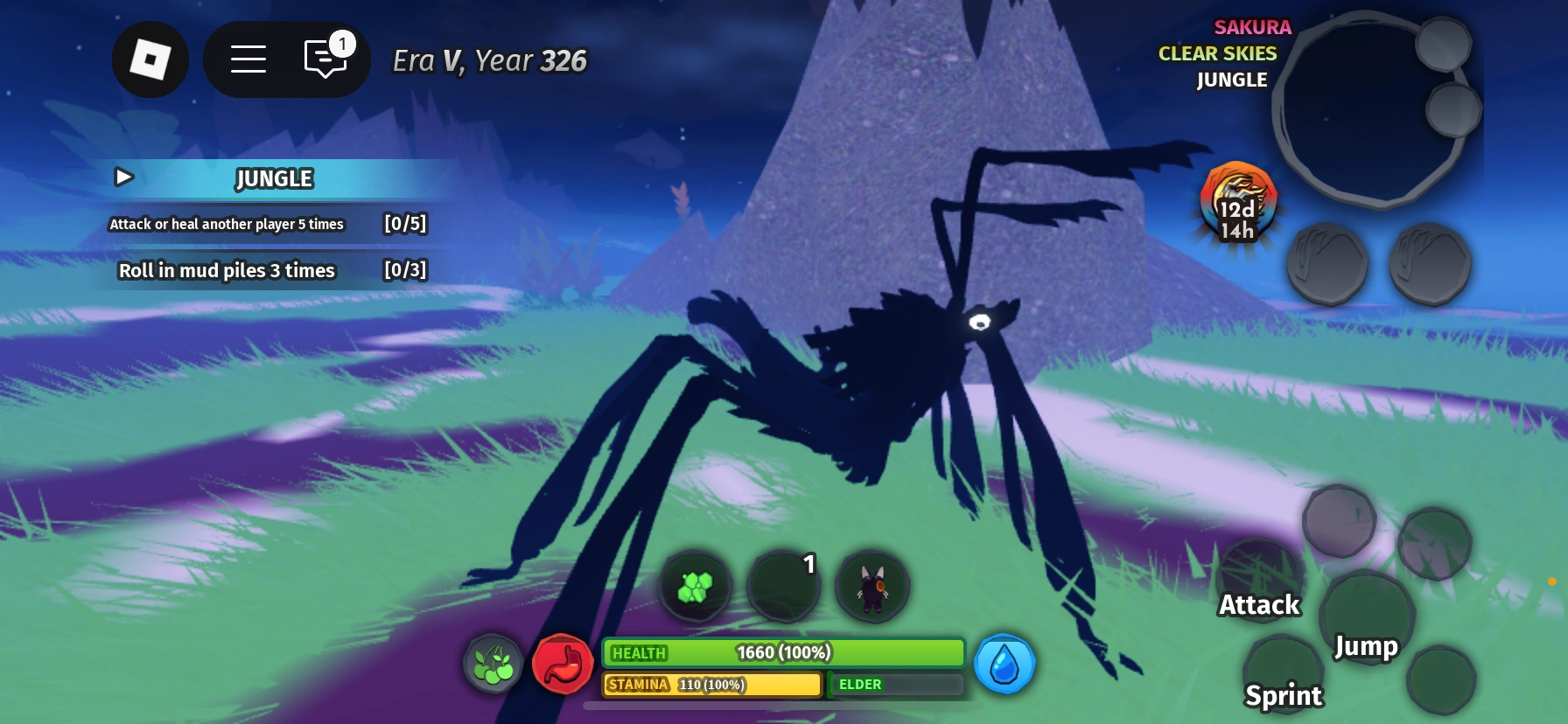The width and height of the screenshot is (1568, 724).
Task: Toggle the right claw button below the minimap
Action: pos(1431,262)
